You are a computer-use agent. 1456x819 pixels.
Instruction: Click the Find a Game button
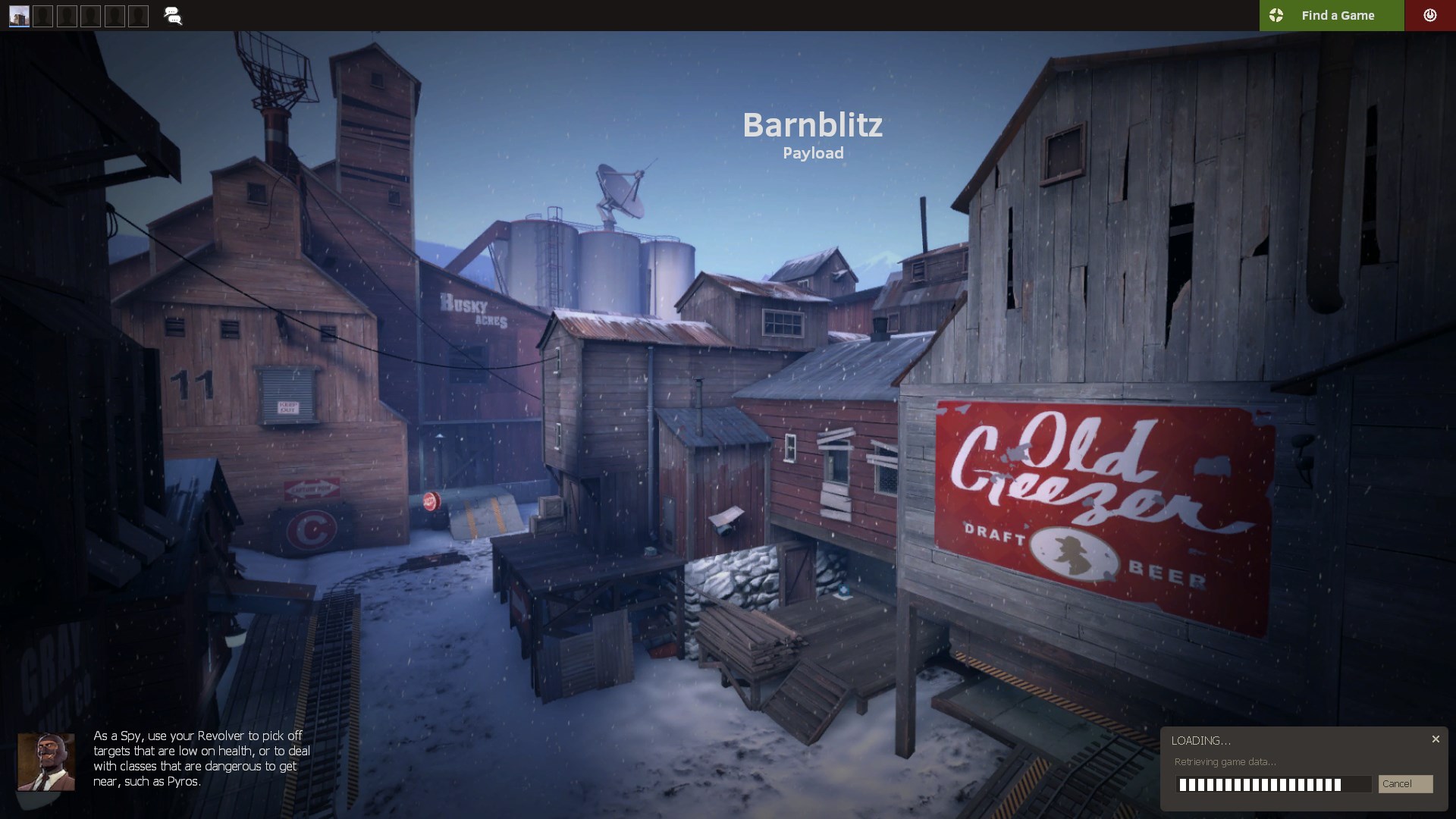1331,15
